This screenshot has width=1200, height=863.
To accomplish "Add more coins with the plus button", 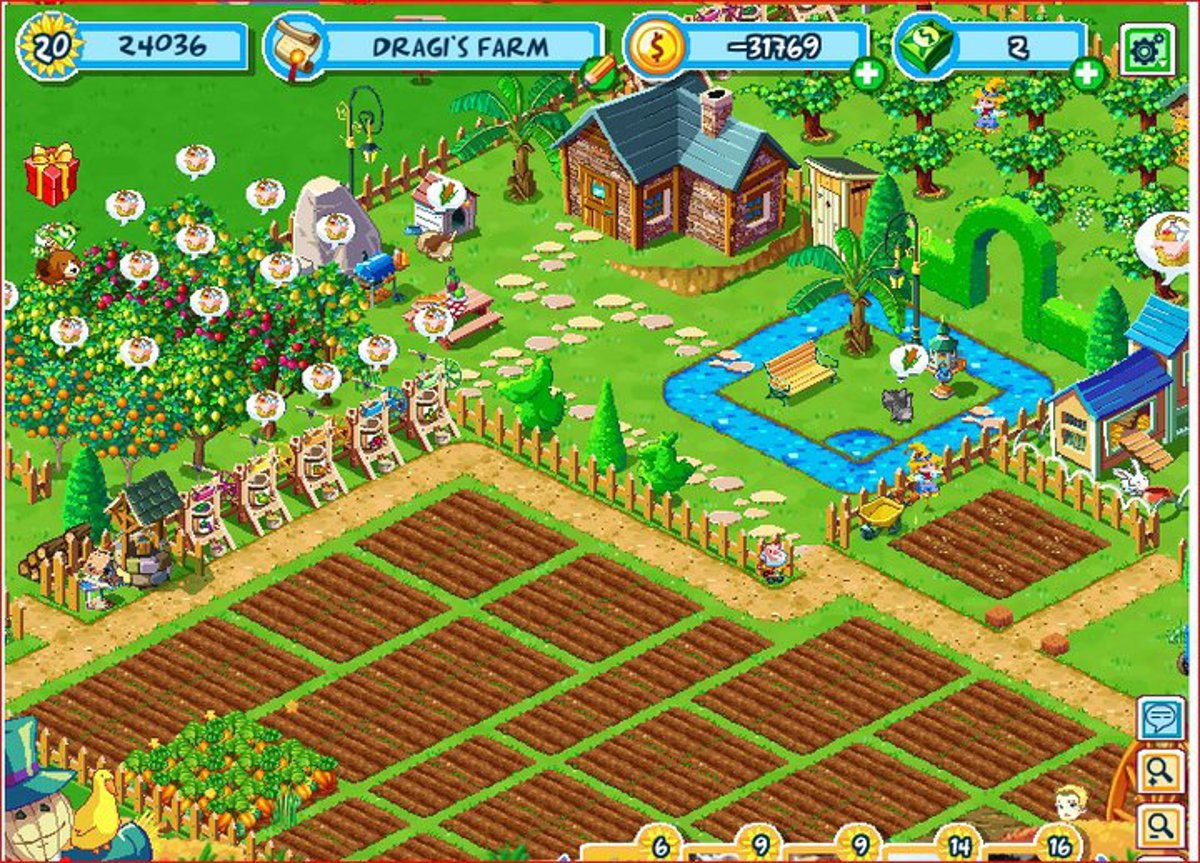I will tap(869, 73).
